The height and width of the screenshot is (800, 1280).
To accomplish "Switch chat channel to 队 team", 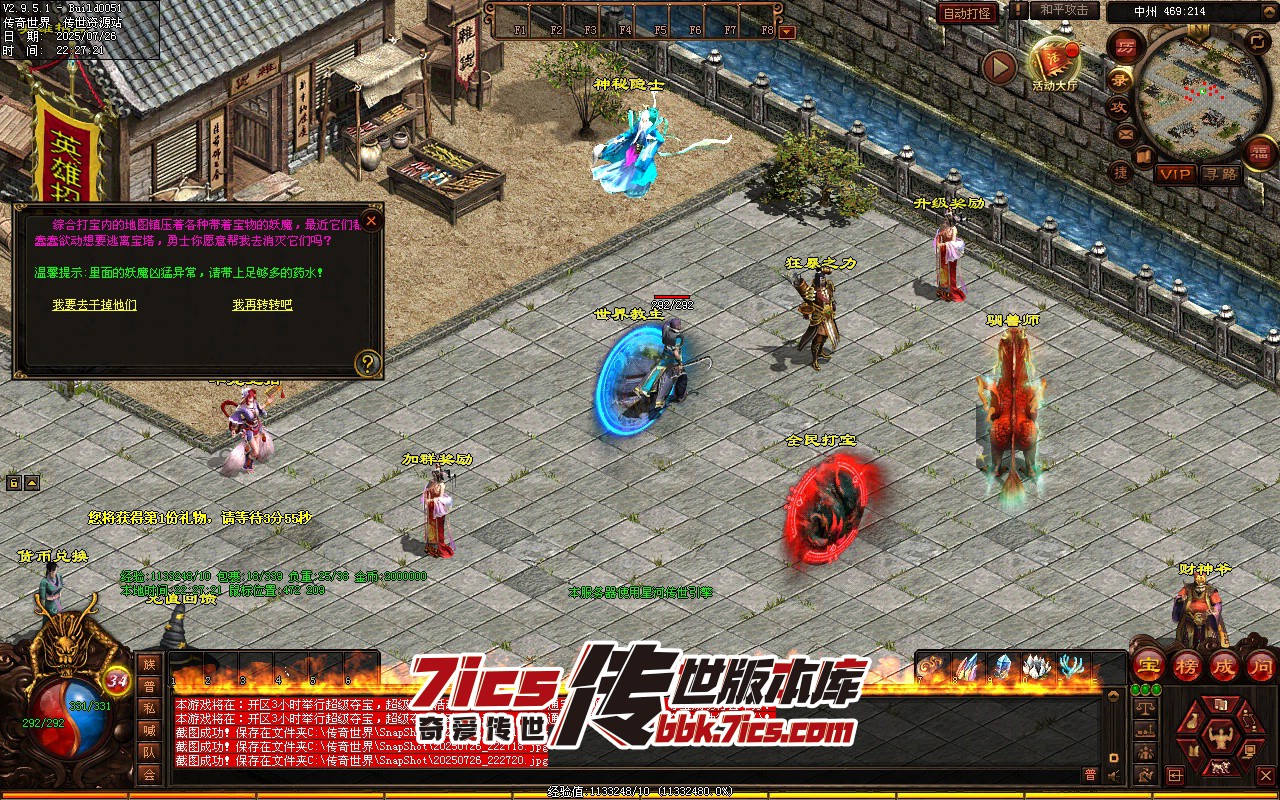I will pos(149,752).
